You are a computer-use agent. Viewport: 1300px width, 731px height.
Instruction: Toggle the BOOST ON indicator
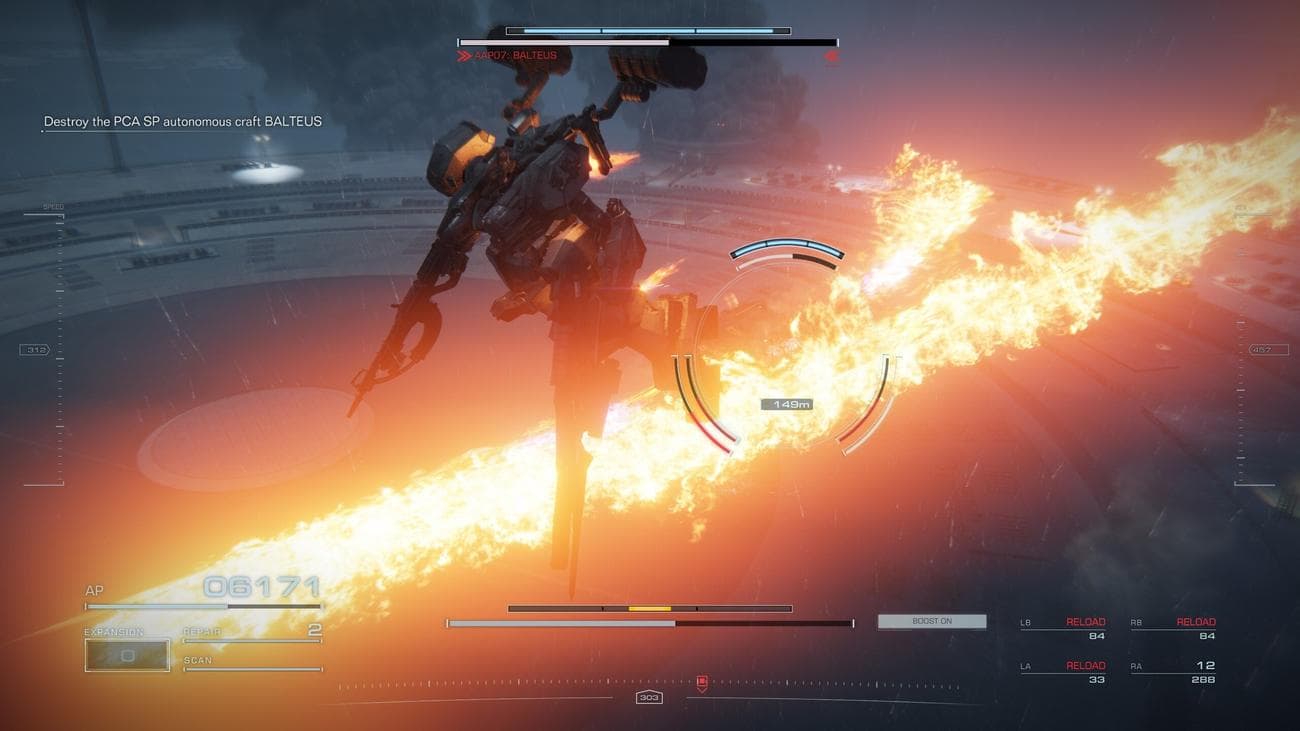[931, 620]
